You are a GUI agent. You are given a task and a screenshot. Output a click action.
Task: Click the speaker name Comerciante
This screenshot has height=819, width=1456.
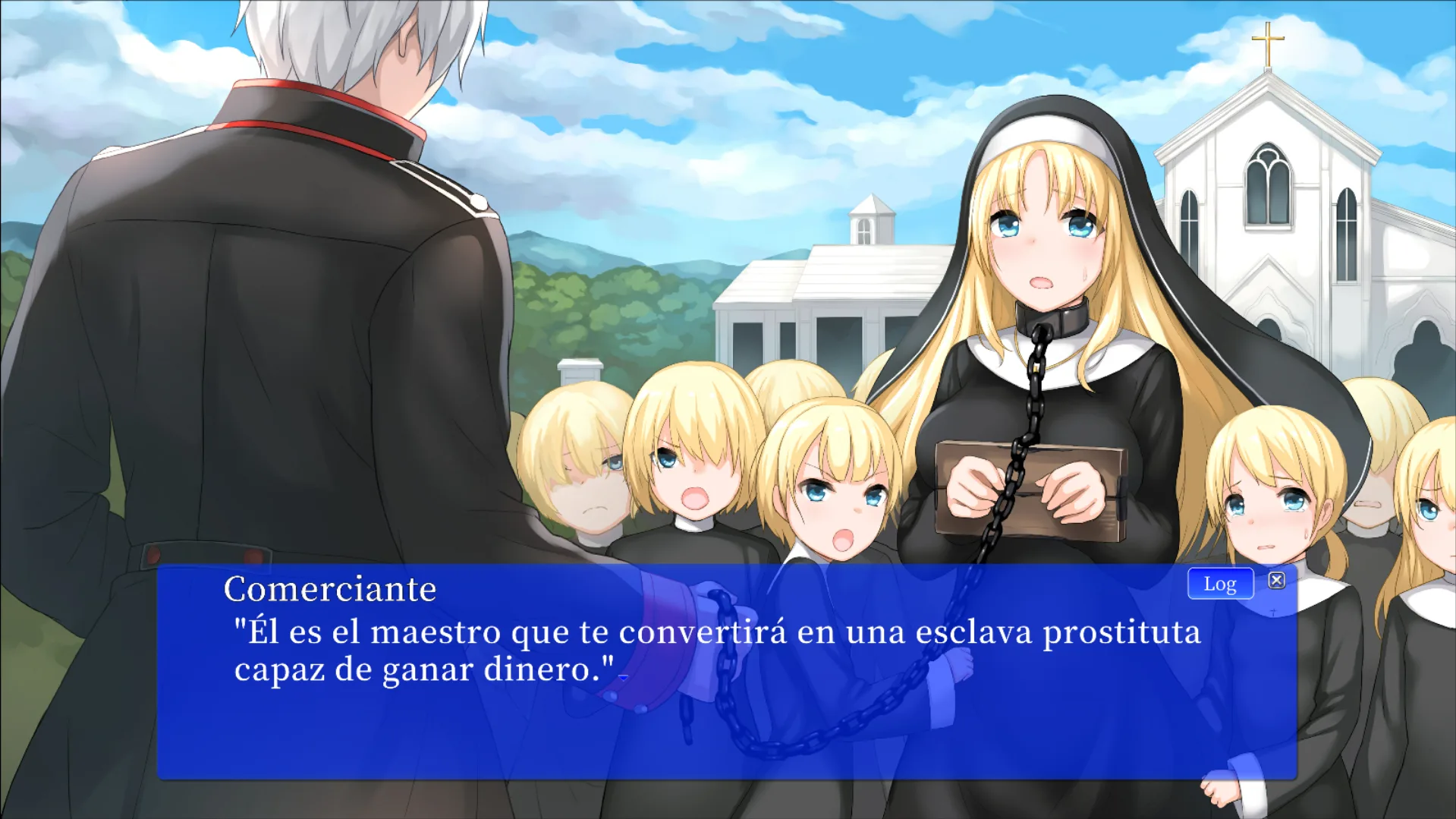(329, 589)
